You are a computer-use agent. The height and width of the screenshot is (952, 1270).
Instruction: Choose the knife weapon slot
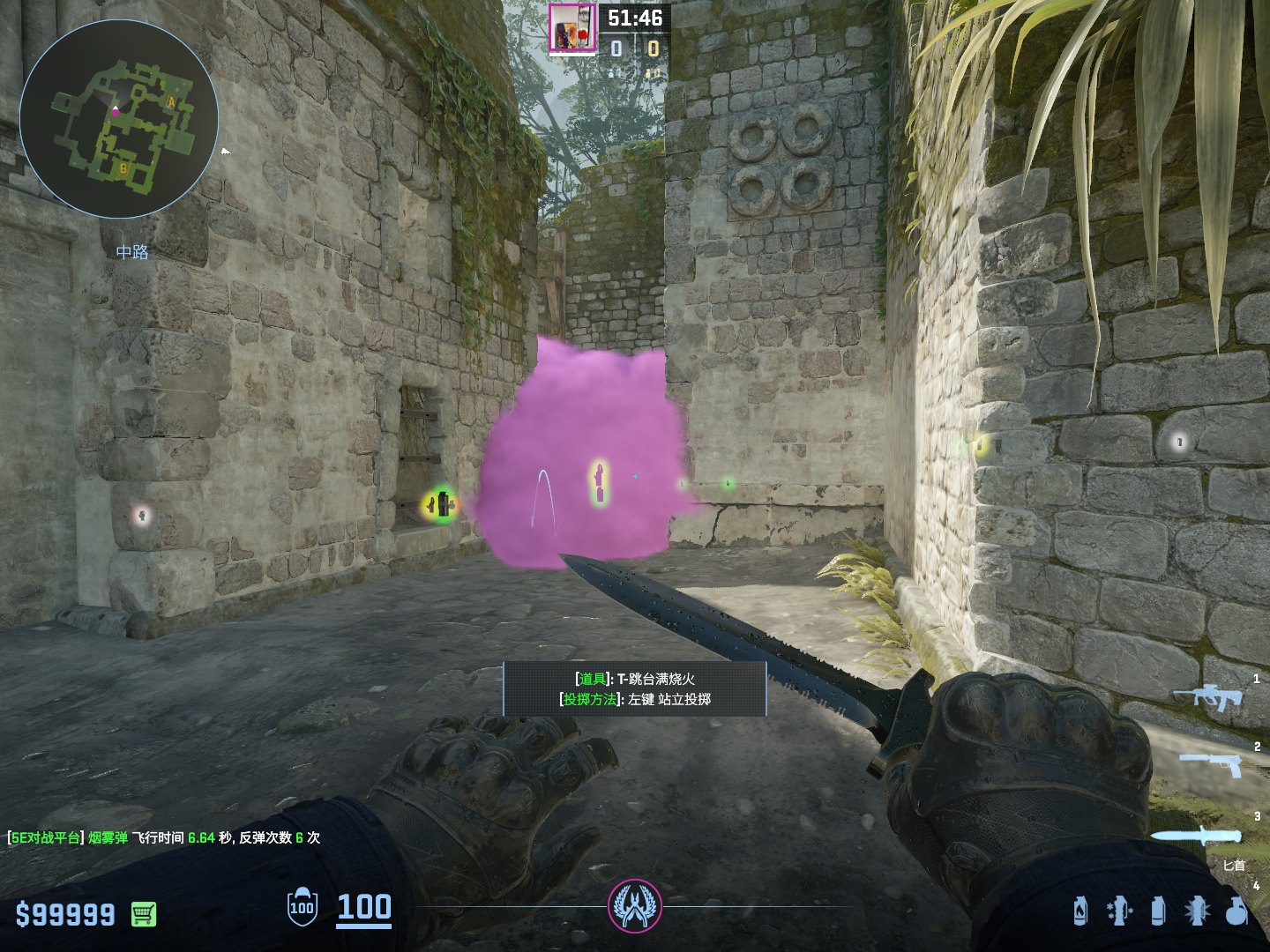pyautogui.click(x=1196, y=836)
